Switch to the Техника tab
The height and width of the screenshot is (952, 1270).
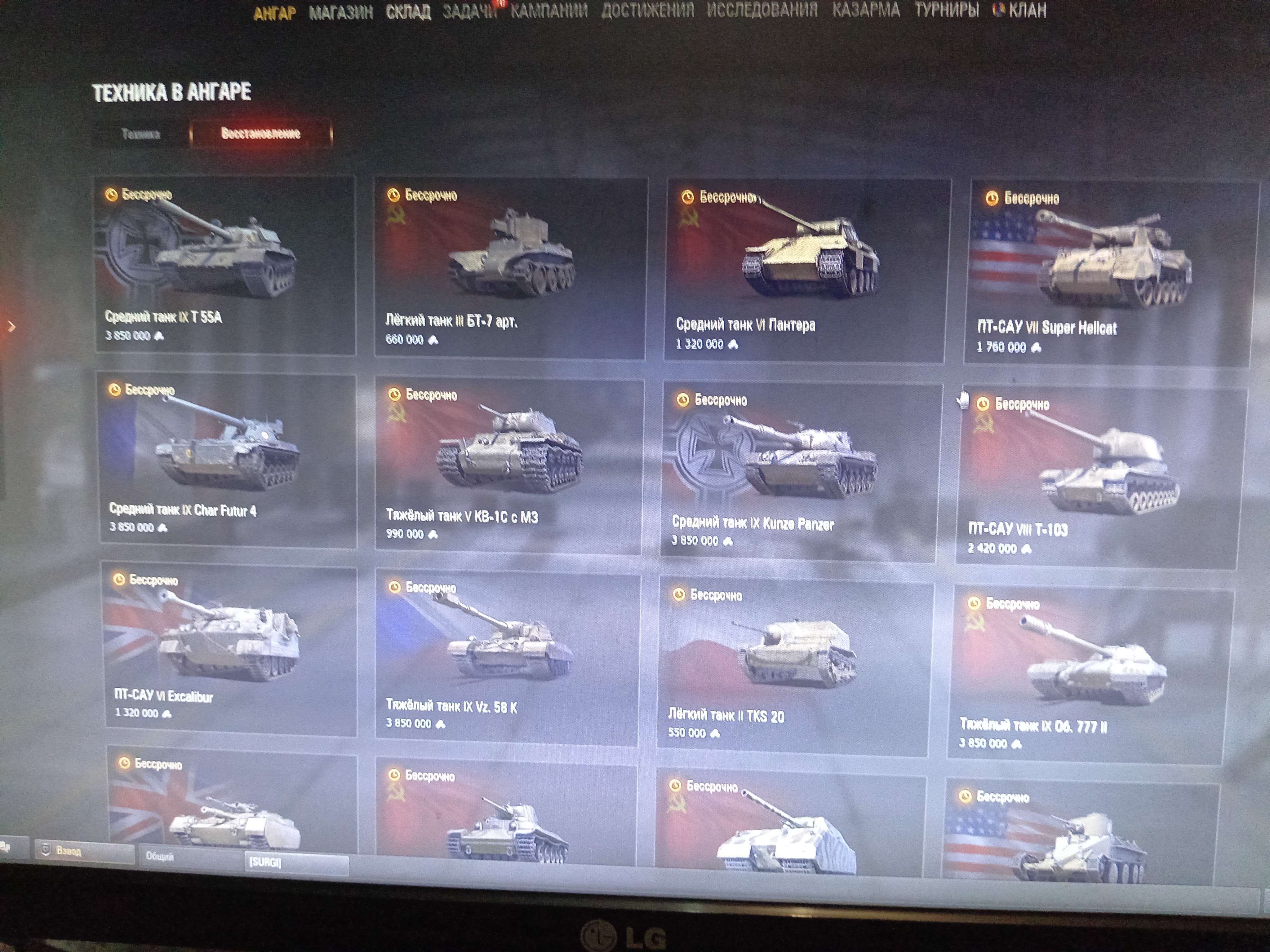point(141,134)
